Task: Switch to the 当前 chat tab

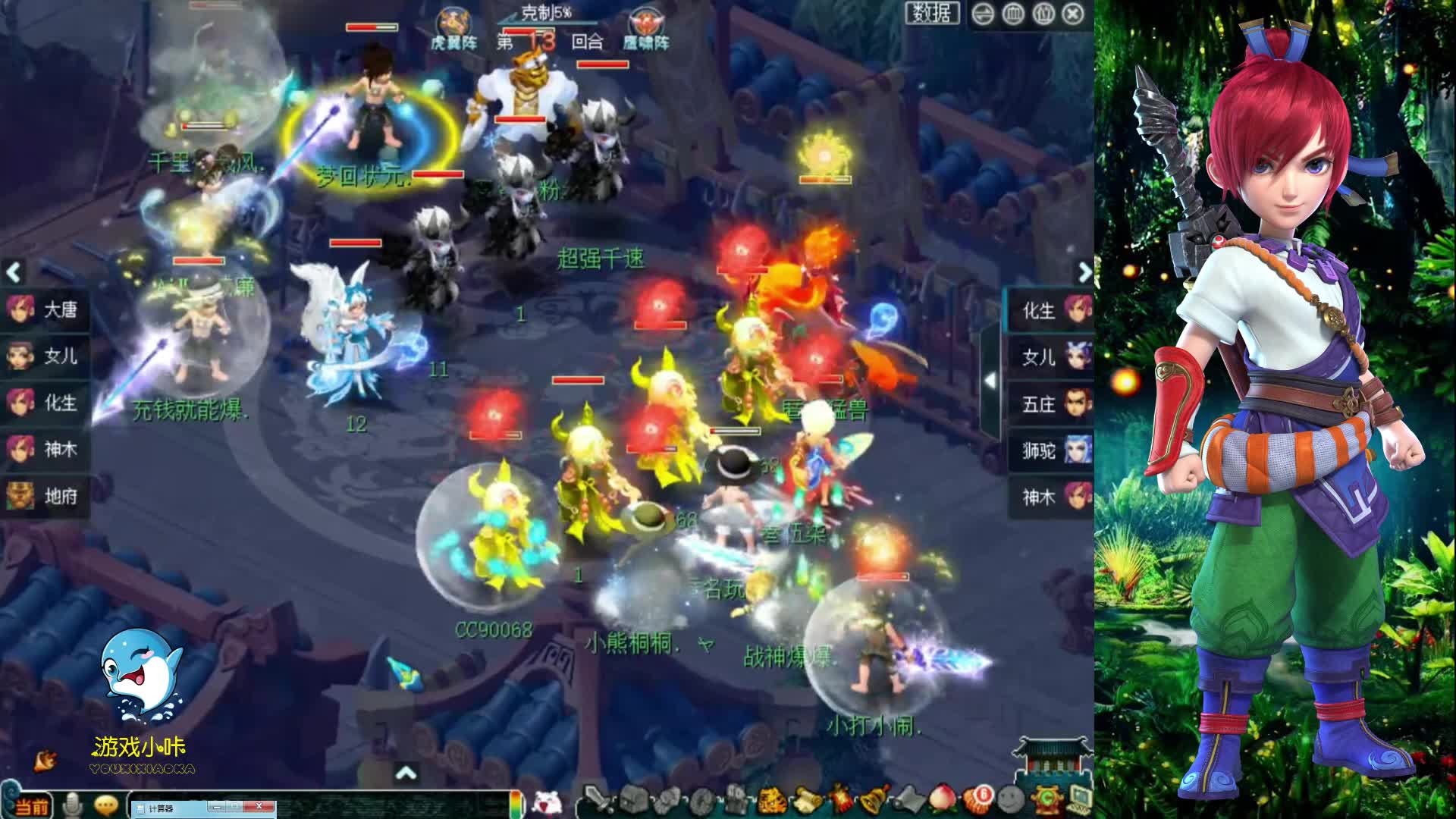Action: click(x=33, y=806)
